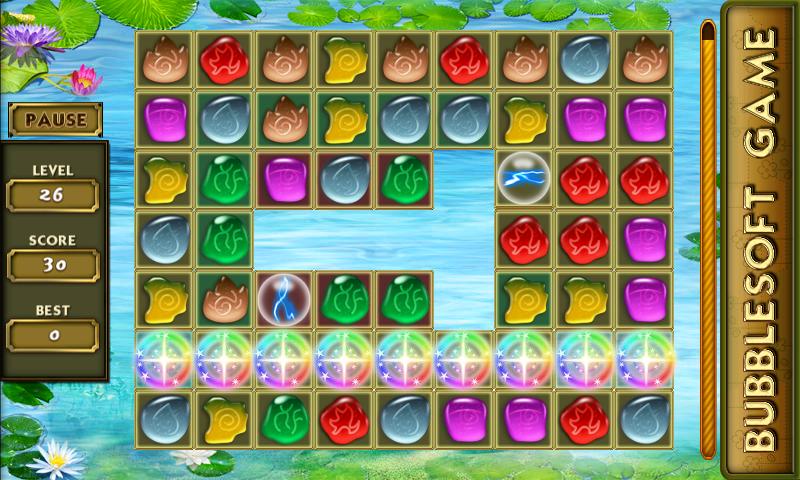
Task: Select the only yellow gem in the bottom row
Action: pyautogui.click(x=225, y=419)
